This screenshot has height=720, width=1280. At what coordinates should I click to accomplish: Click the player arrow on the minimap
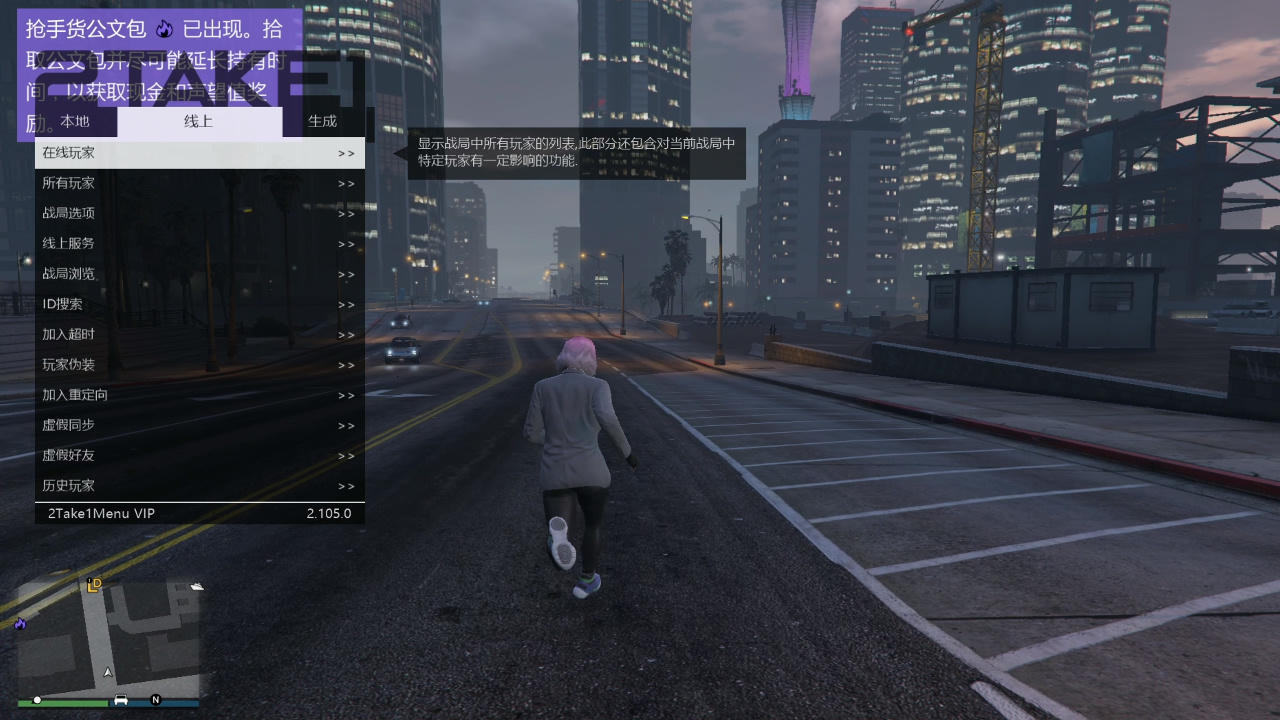[107, 672]
